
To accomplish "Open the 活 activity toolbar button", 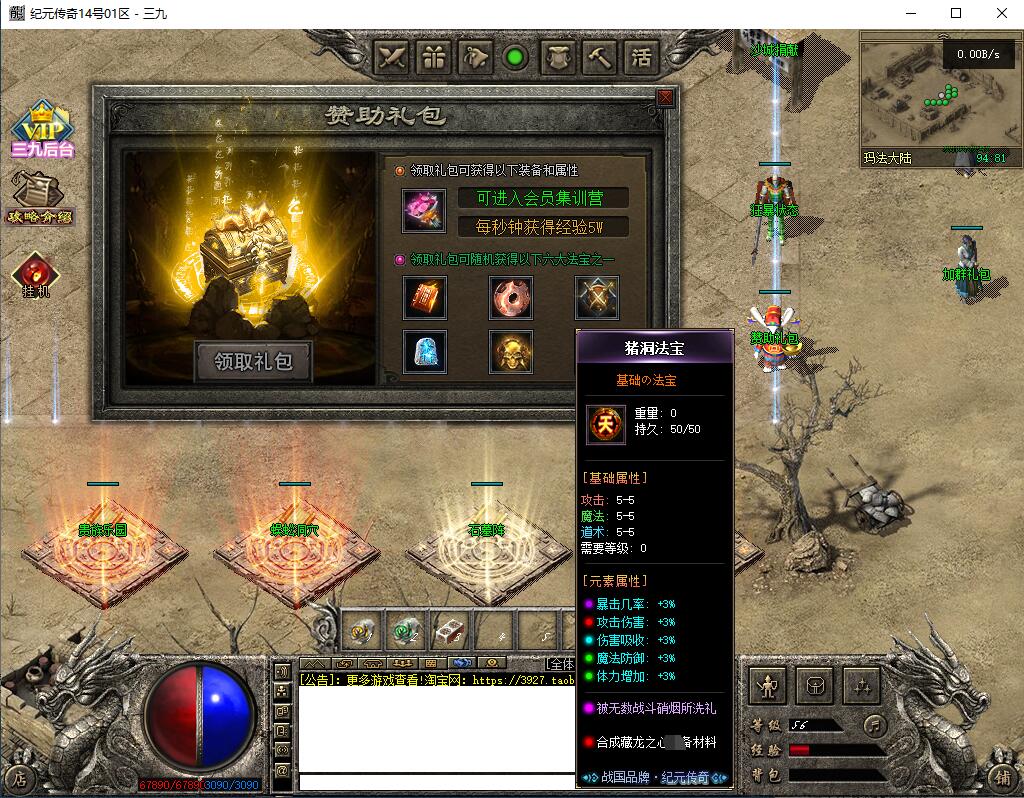I will click(x=641, y=57).
